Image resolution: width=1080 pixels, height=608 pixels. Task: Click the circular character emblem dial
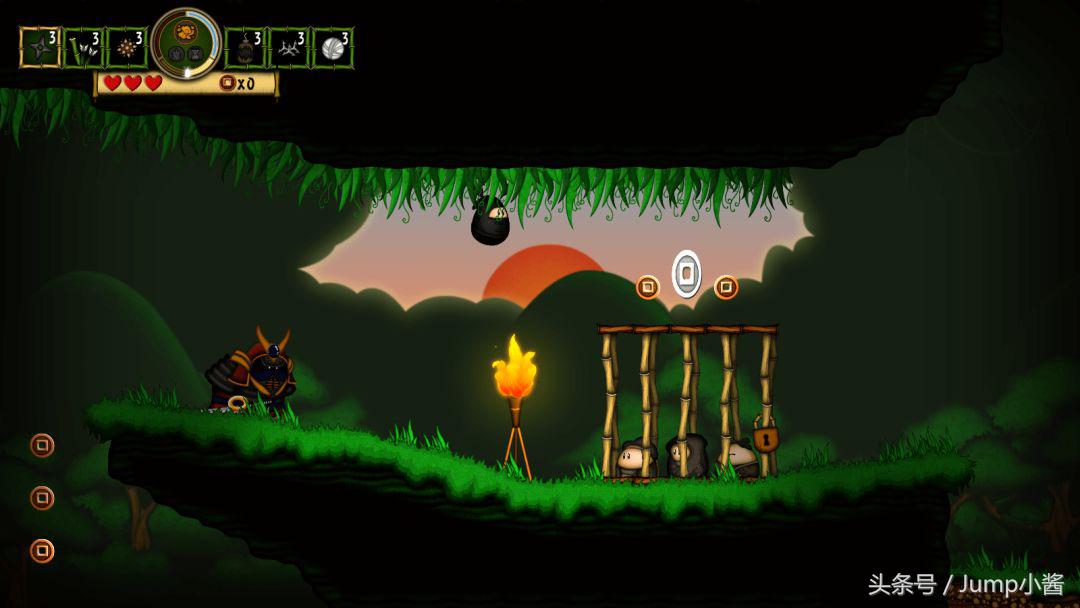pyautogui.click(x=186, y=43)
